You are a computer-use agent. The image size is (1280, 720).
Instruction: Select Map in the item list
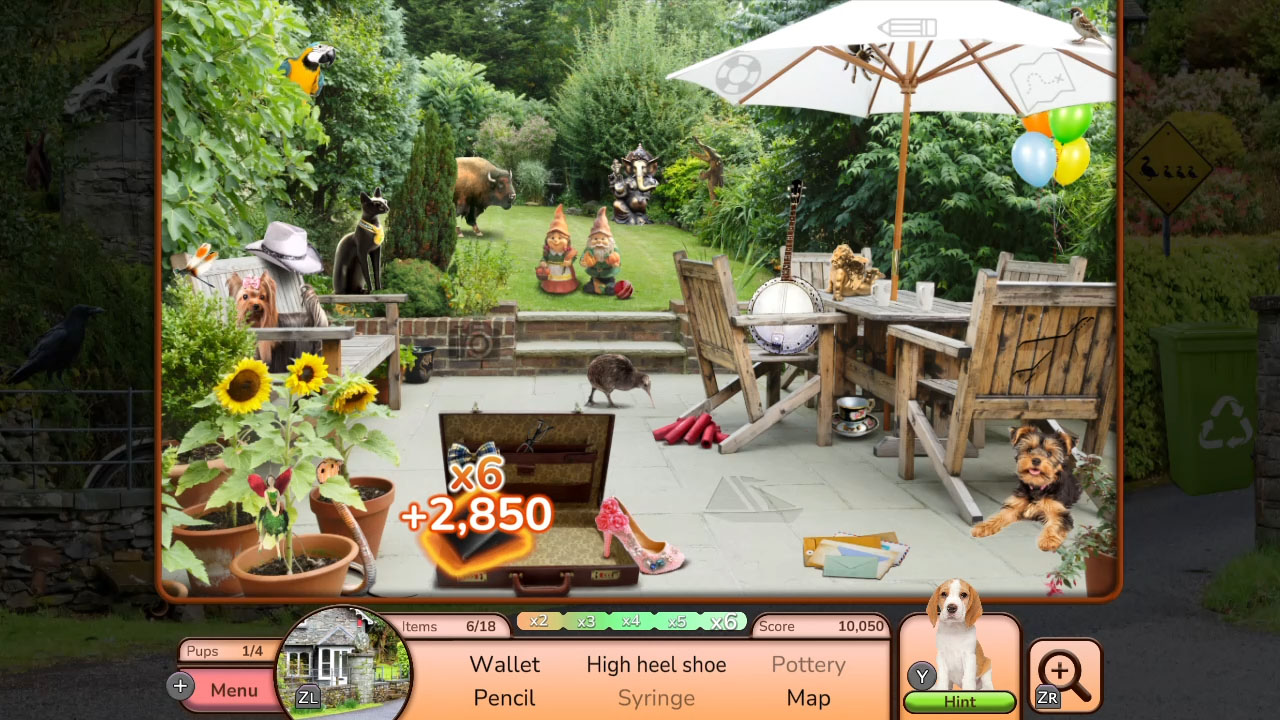[808, 697]
